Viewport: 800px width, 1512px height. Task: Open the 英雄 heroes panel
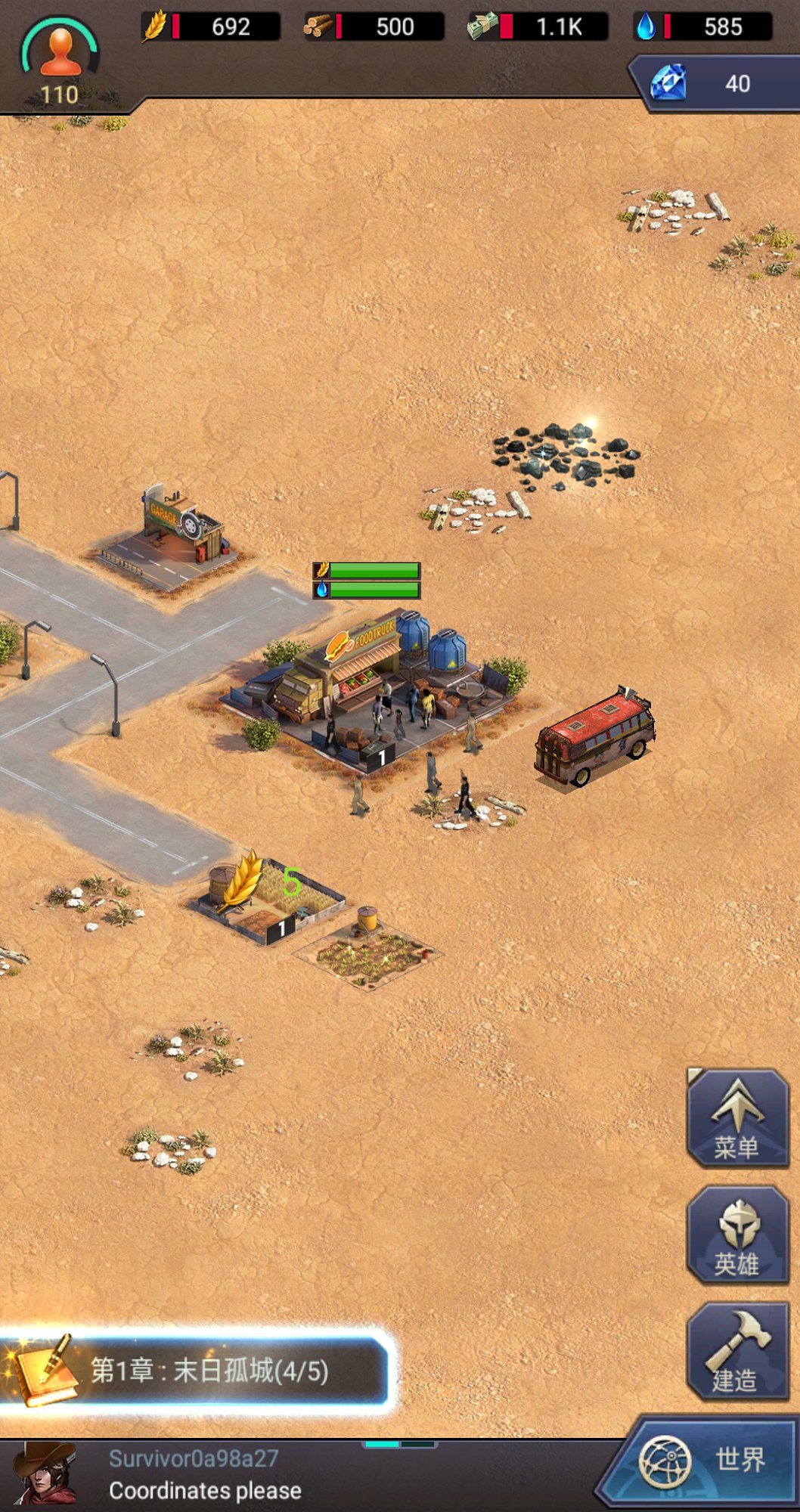coord(737,1235)
